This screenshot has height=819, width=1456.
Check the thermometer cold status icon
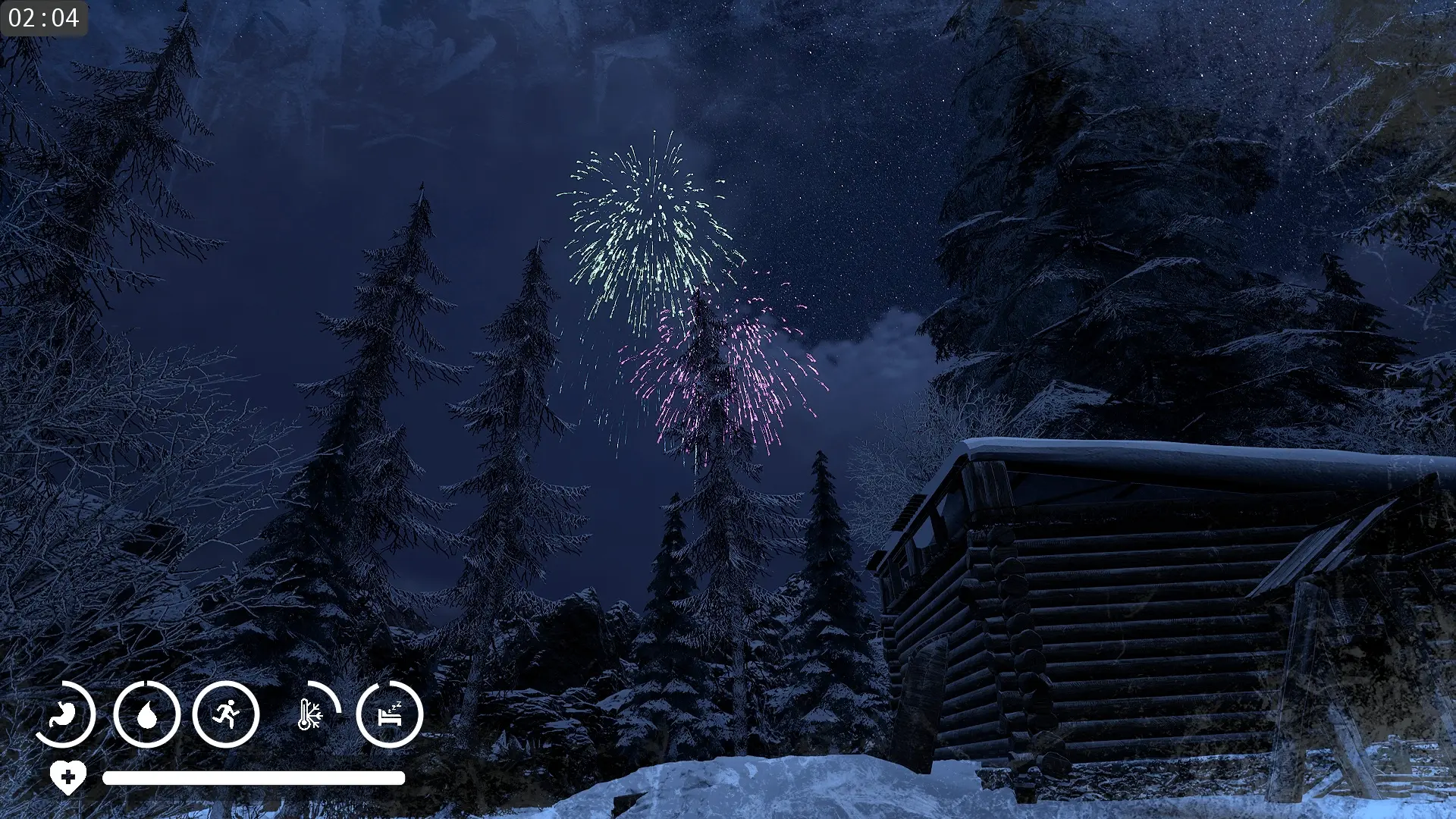click(x=309, y=714)
